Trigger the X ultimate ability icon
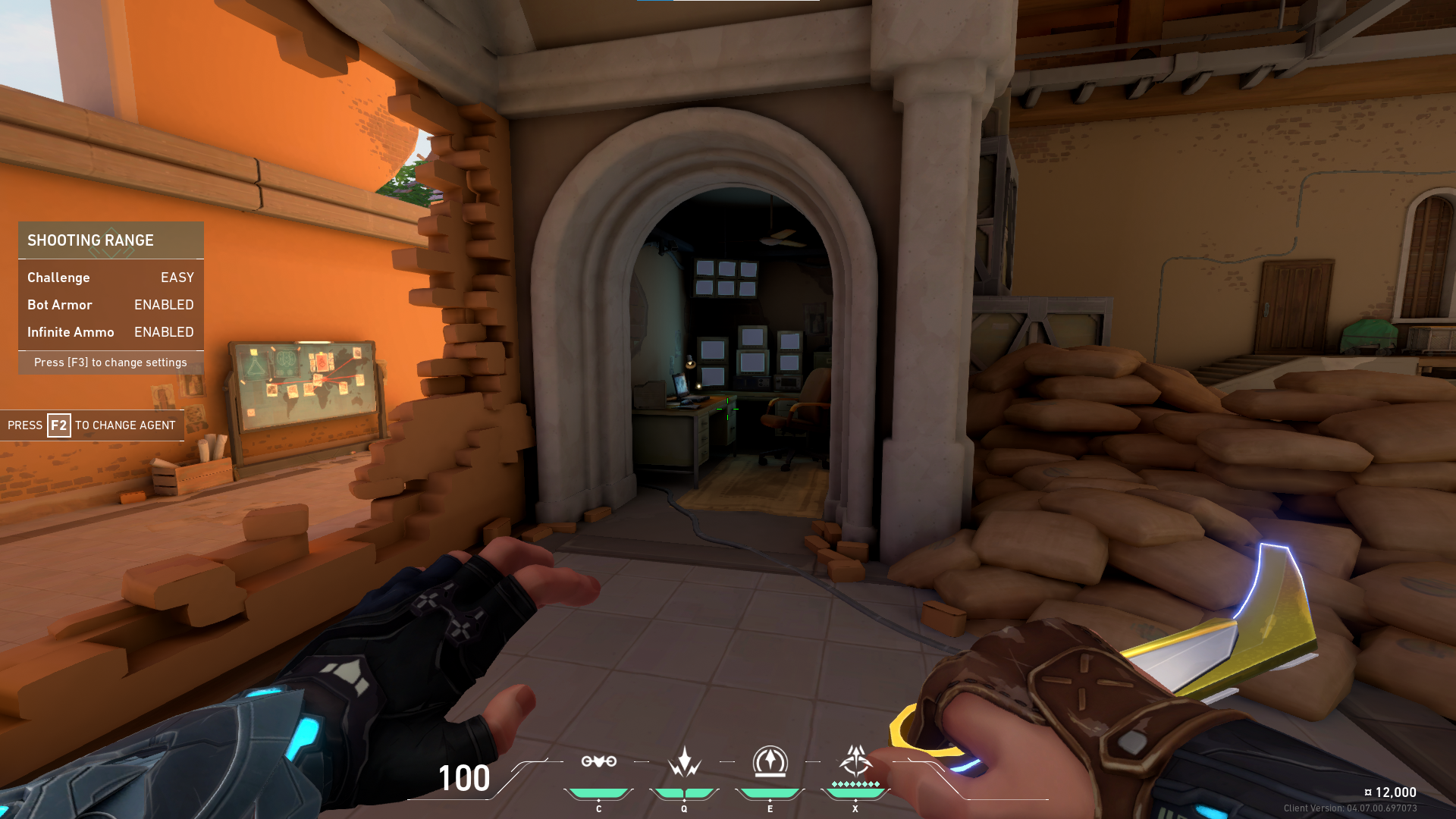1456x819 pixels. (855, 758)
